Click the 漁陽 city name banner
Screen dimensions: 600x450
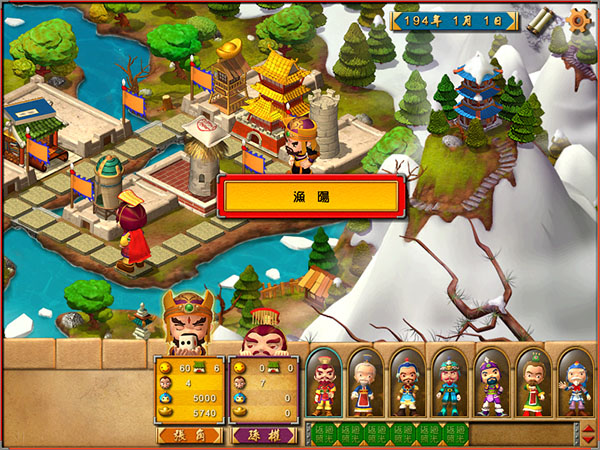(x=312, y=197)
